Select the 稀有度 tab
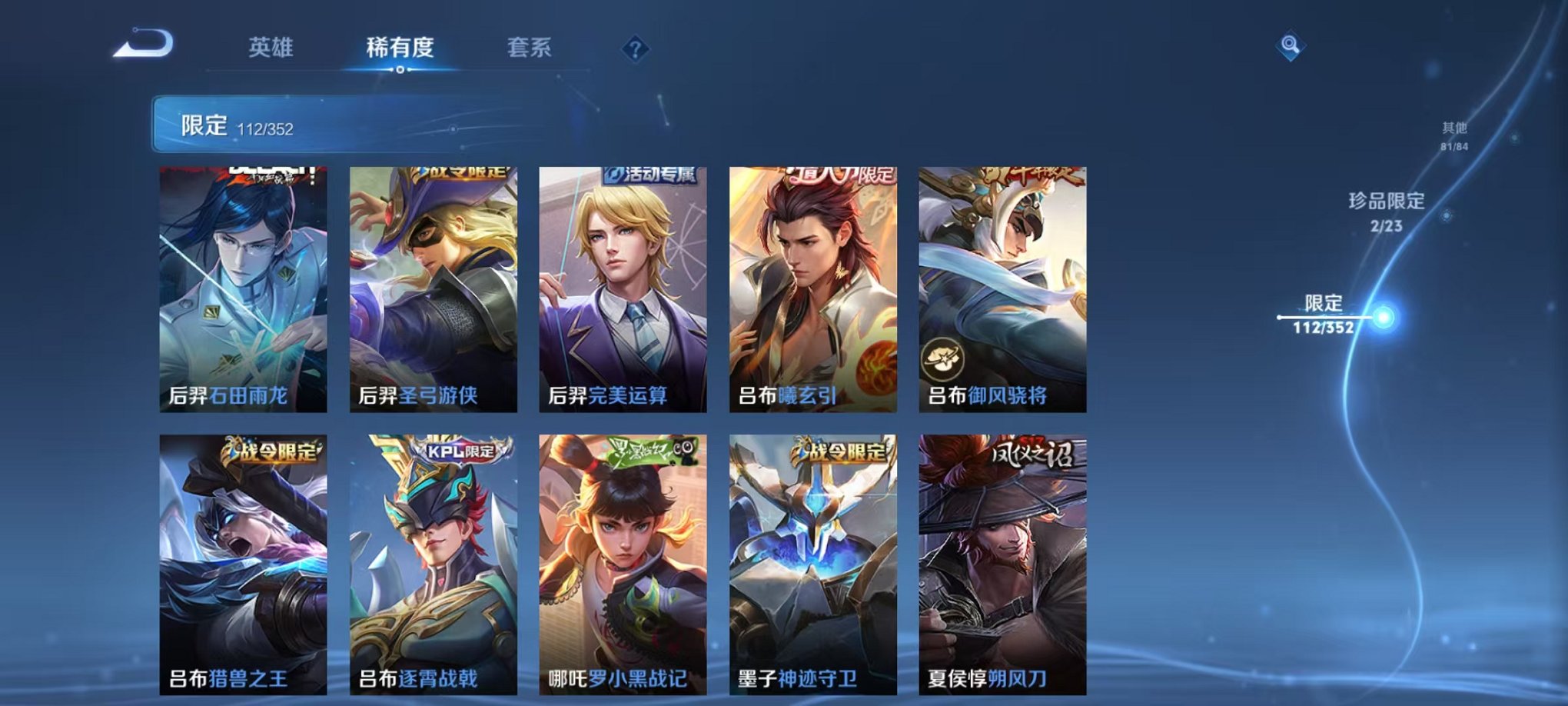The height and width of the screenshot is (706, 1568). click(400, 46)
